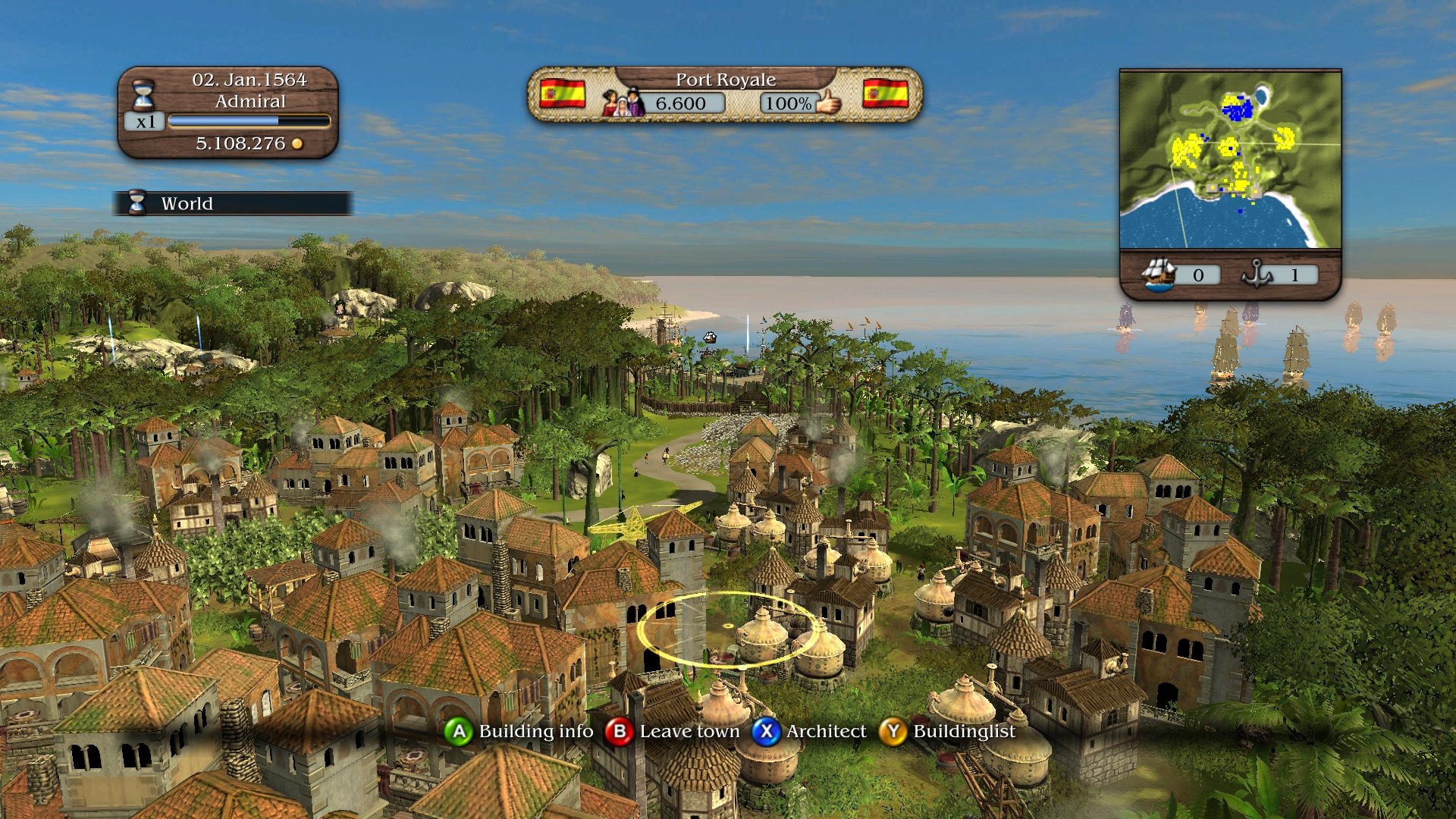Click the green A Building info icon
1456x819 pixels.
[460, 731]
